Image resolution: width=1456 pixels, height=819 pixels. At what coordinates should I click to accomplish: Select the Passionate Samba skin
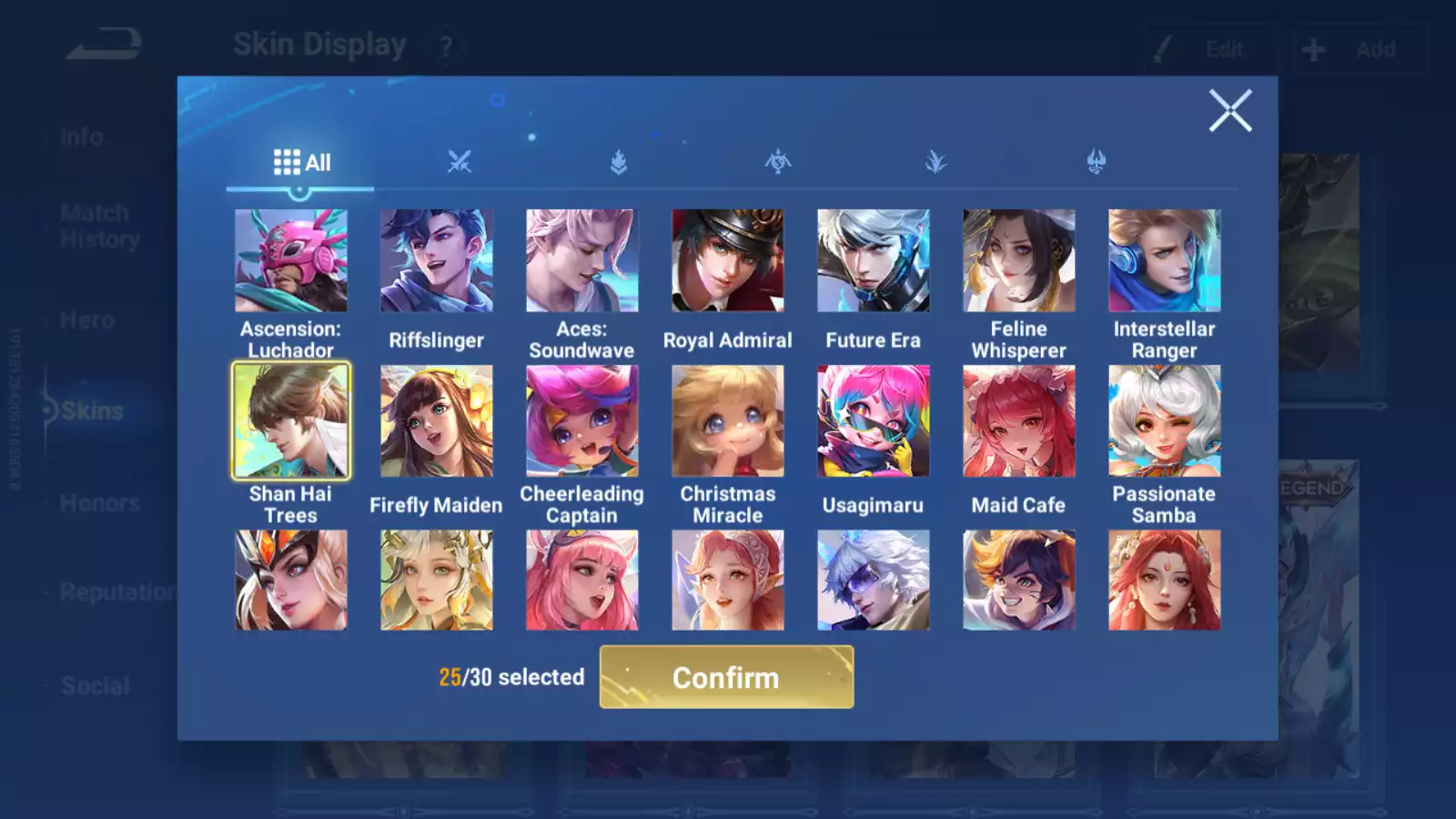point(1164,420)
